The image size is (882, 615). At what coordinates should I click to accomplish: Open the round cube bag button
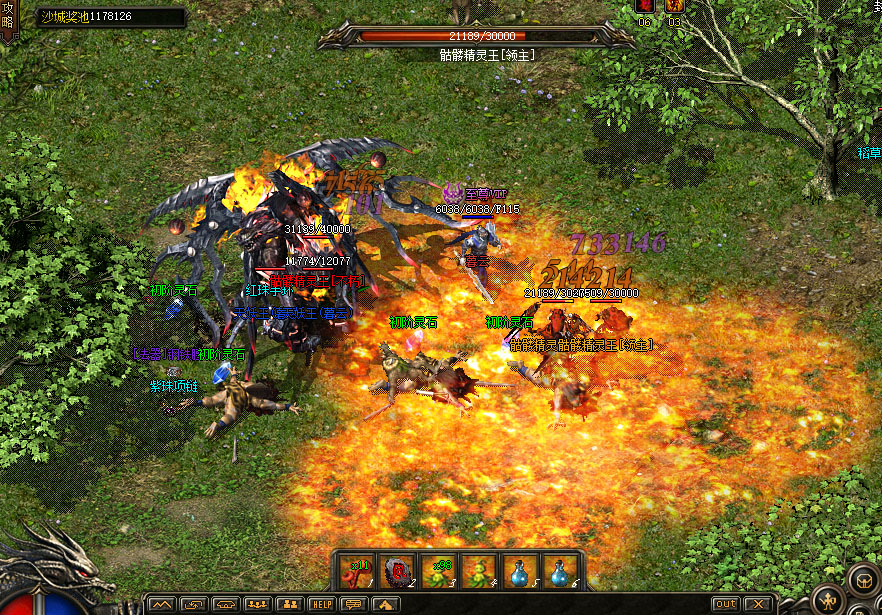point(862,580)
